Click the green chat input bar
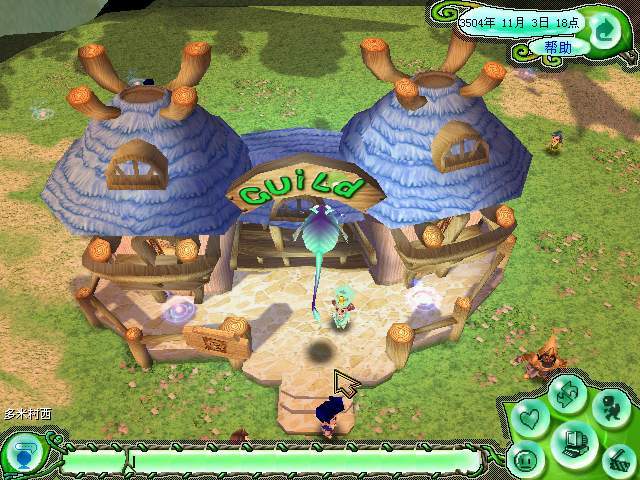This screenshot has height=480, width=640. tap(300, 461)
